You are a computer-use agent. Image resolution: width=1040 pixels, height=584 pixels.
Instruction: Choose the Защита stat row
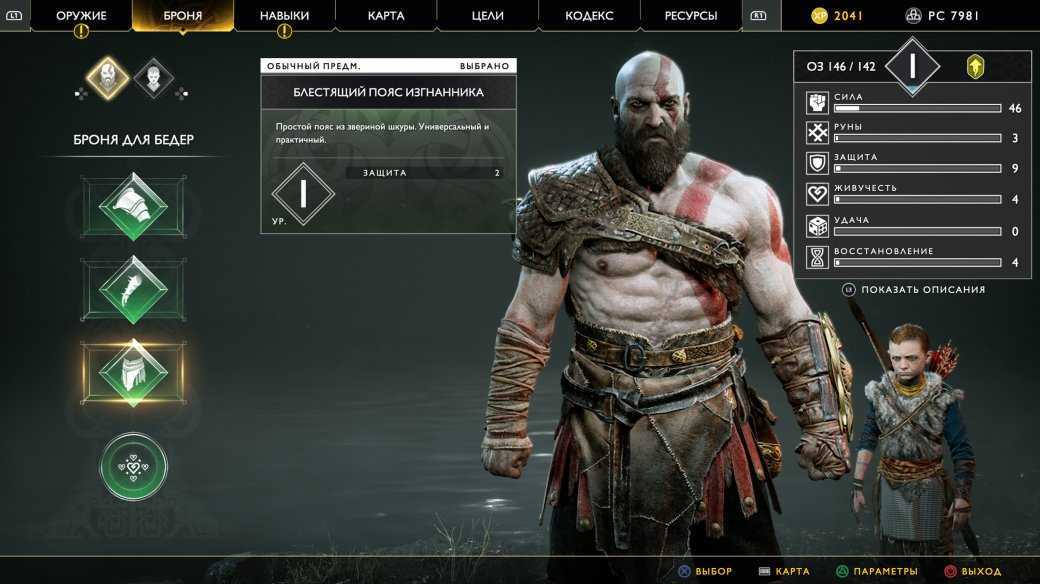[912, 163]
